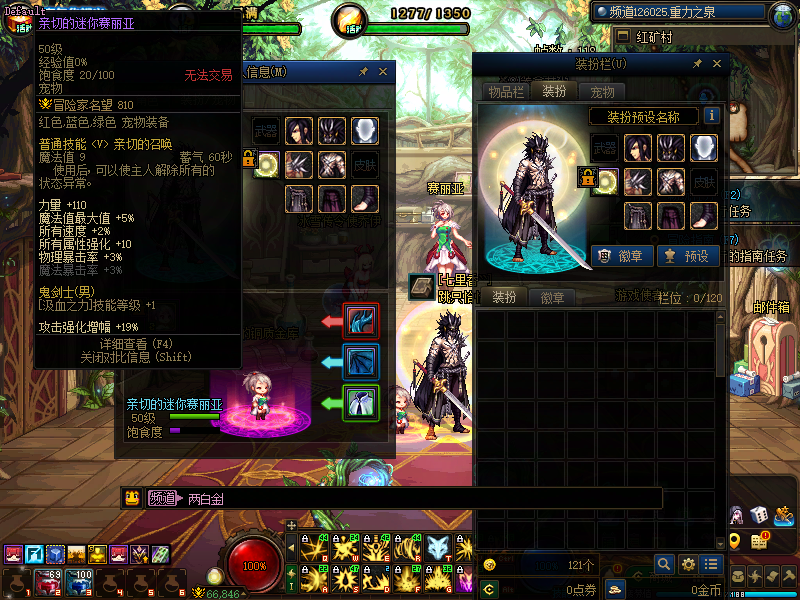This screenshot has height=600, width=800.
Task: Use the blue MP potion in quick slot
Action: coord(80,580)
